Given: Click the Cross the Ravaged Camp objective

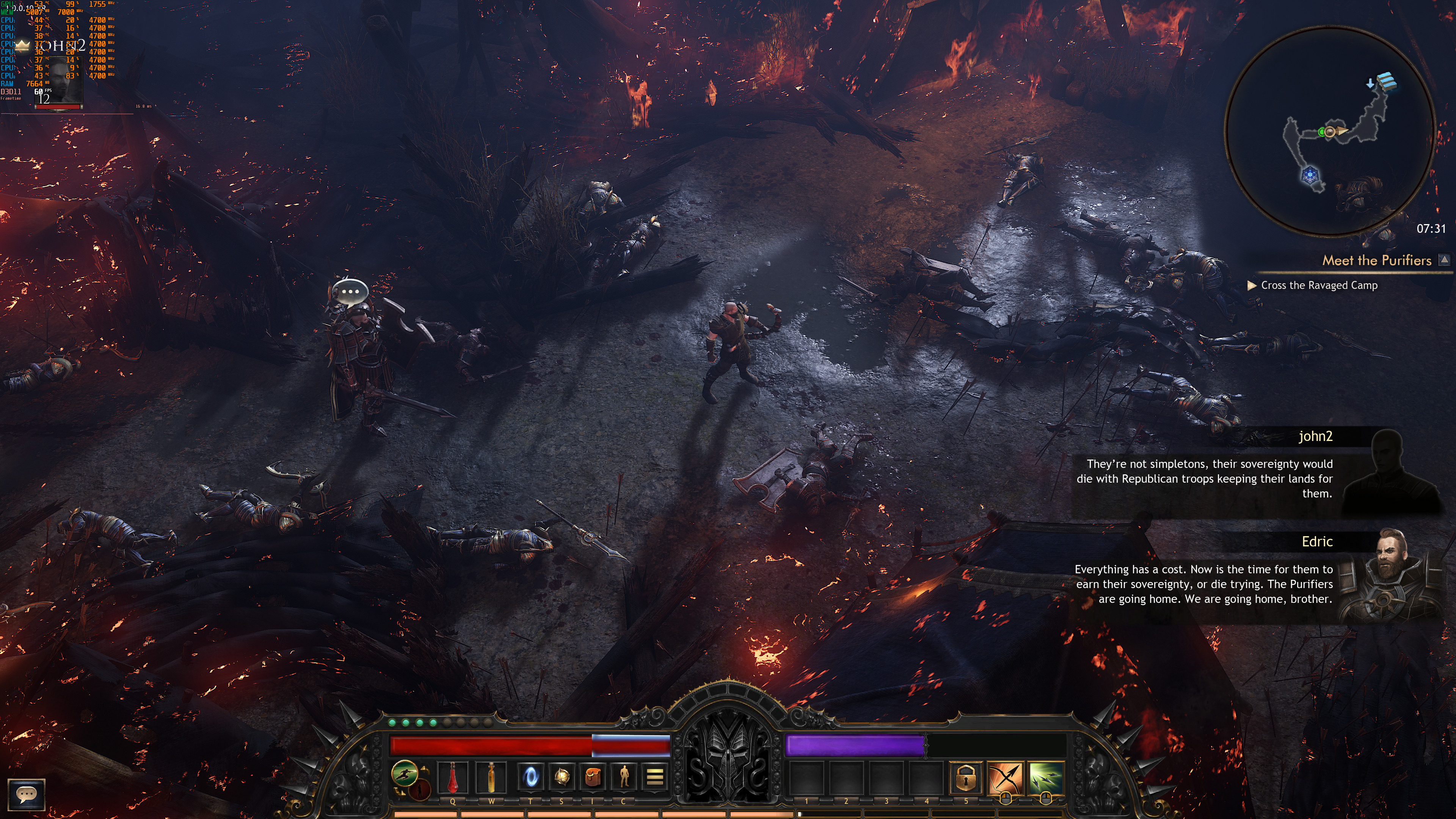Looking at the screenshot, I should coord(1319,286).
